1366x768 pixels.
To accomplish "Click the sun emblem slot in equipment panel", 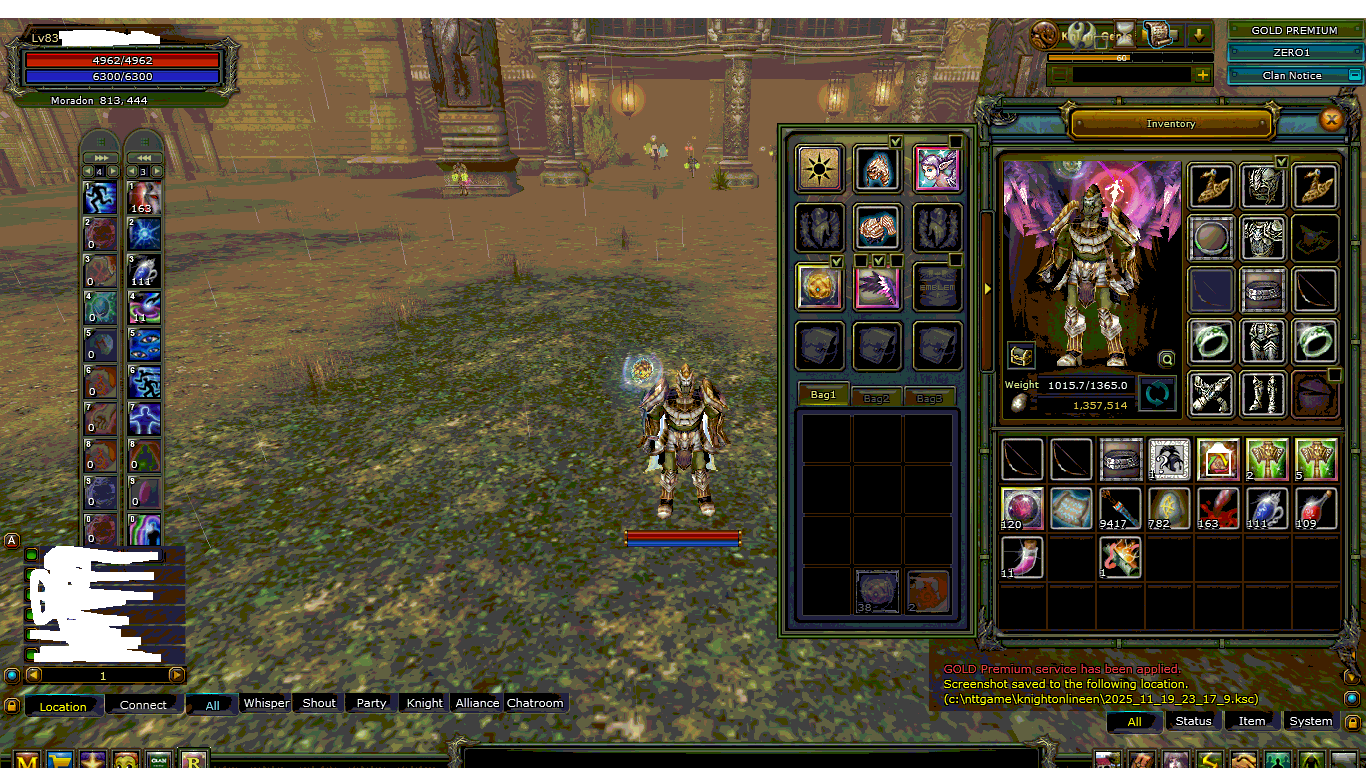I will [x=818, y=168].
